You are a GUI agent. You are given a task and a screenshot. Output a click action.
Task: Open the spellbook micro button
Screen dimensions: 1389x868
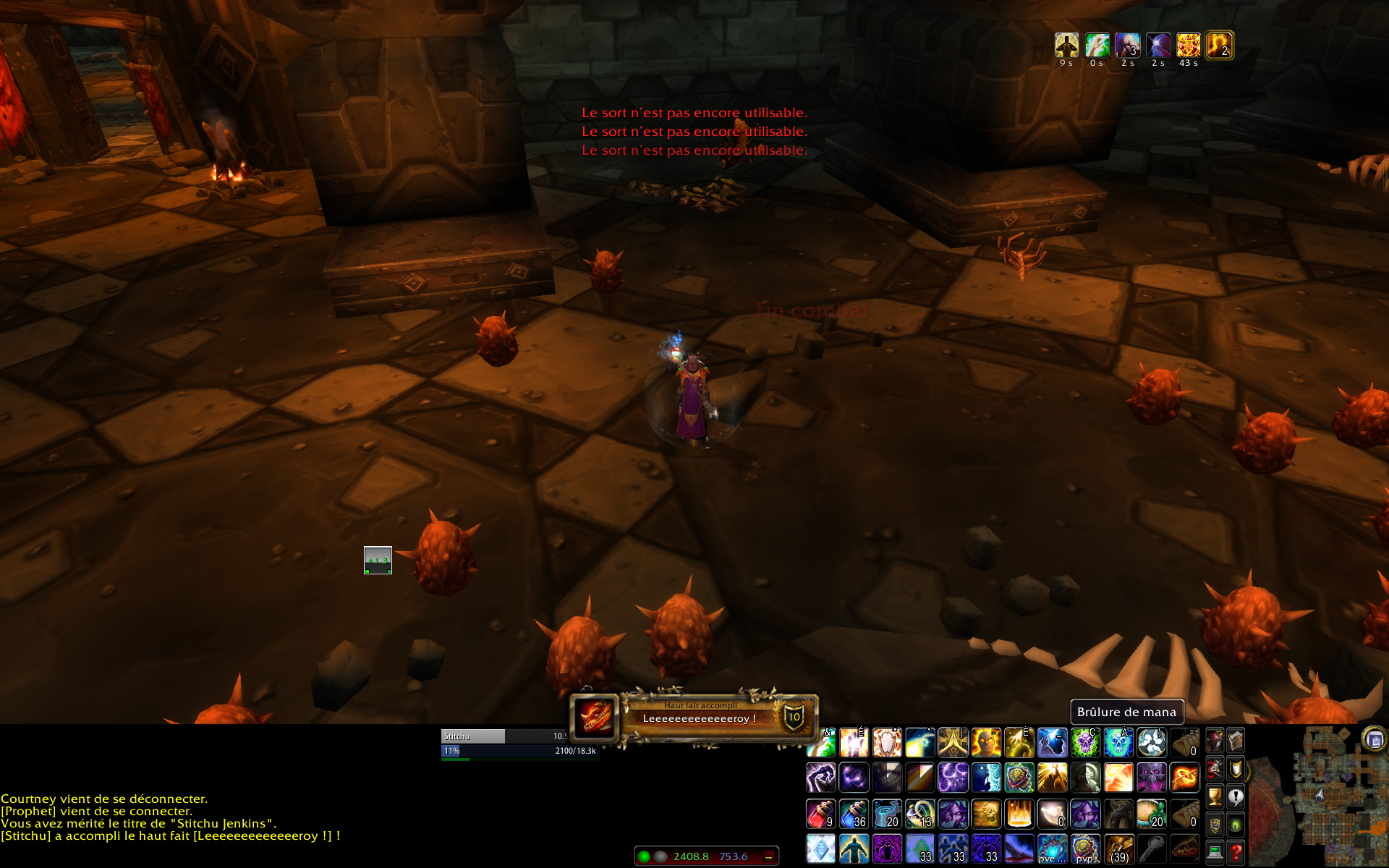(x=1236, y=741)
